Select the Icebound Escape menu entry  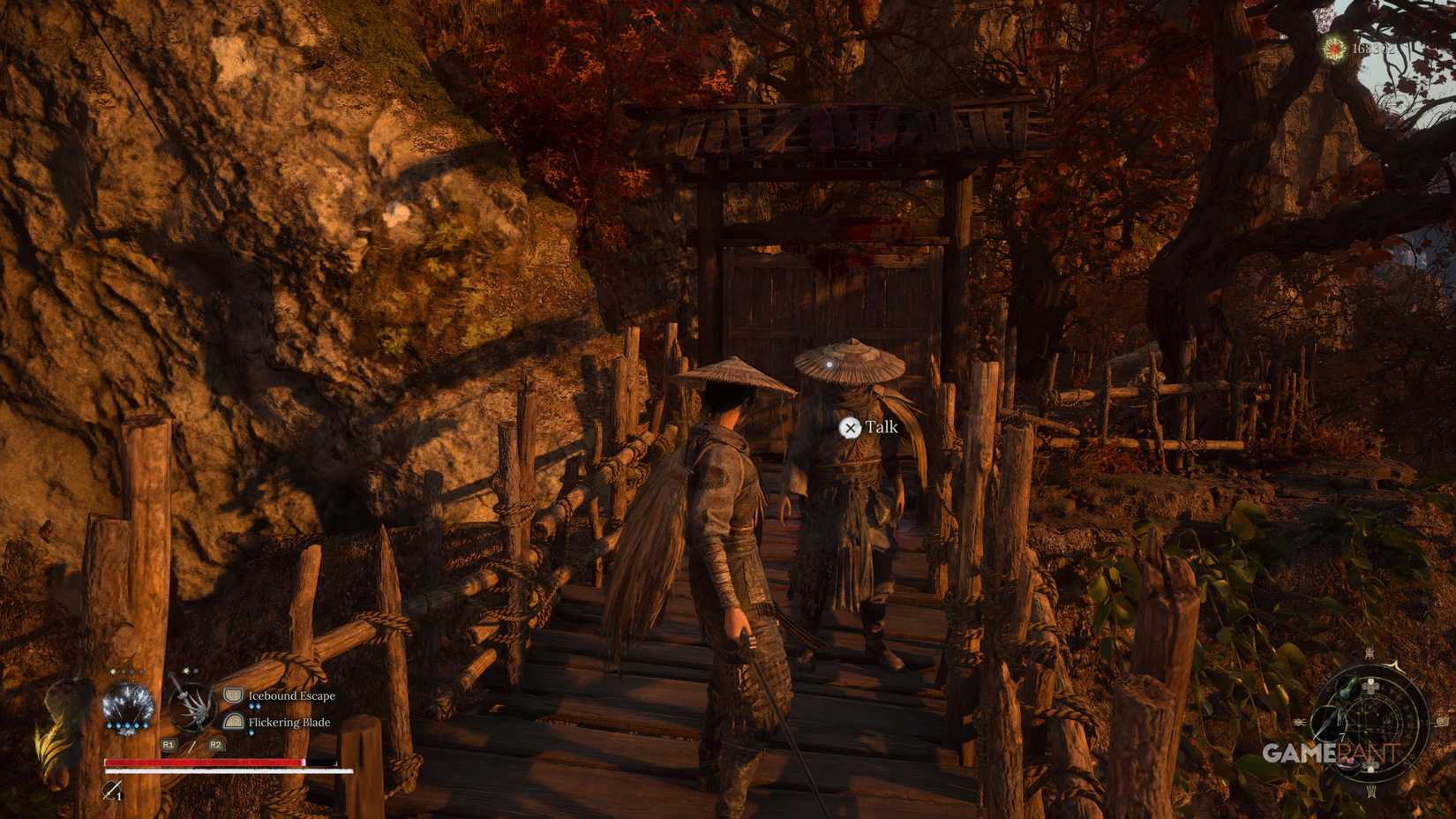291,695
